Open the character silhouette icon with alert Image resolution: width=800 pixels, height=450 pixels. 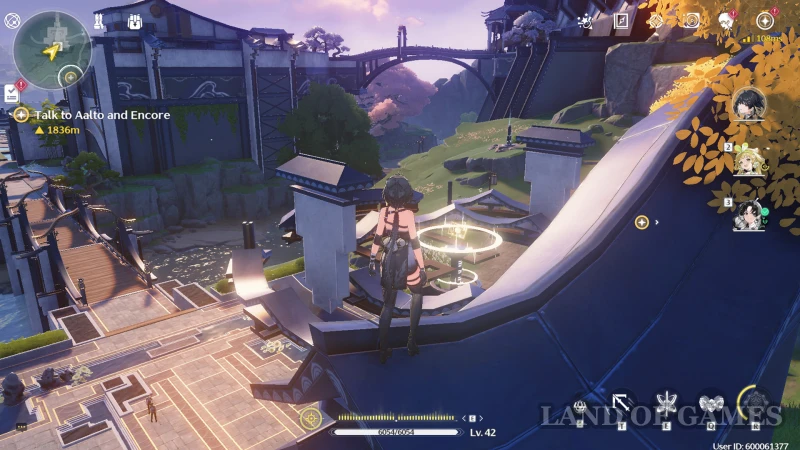coord(726,20)
